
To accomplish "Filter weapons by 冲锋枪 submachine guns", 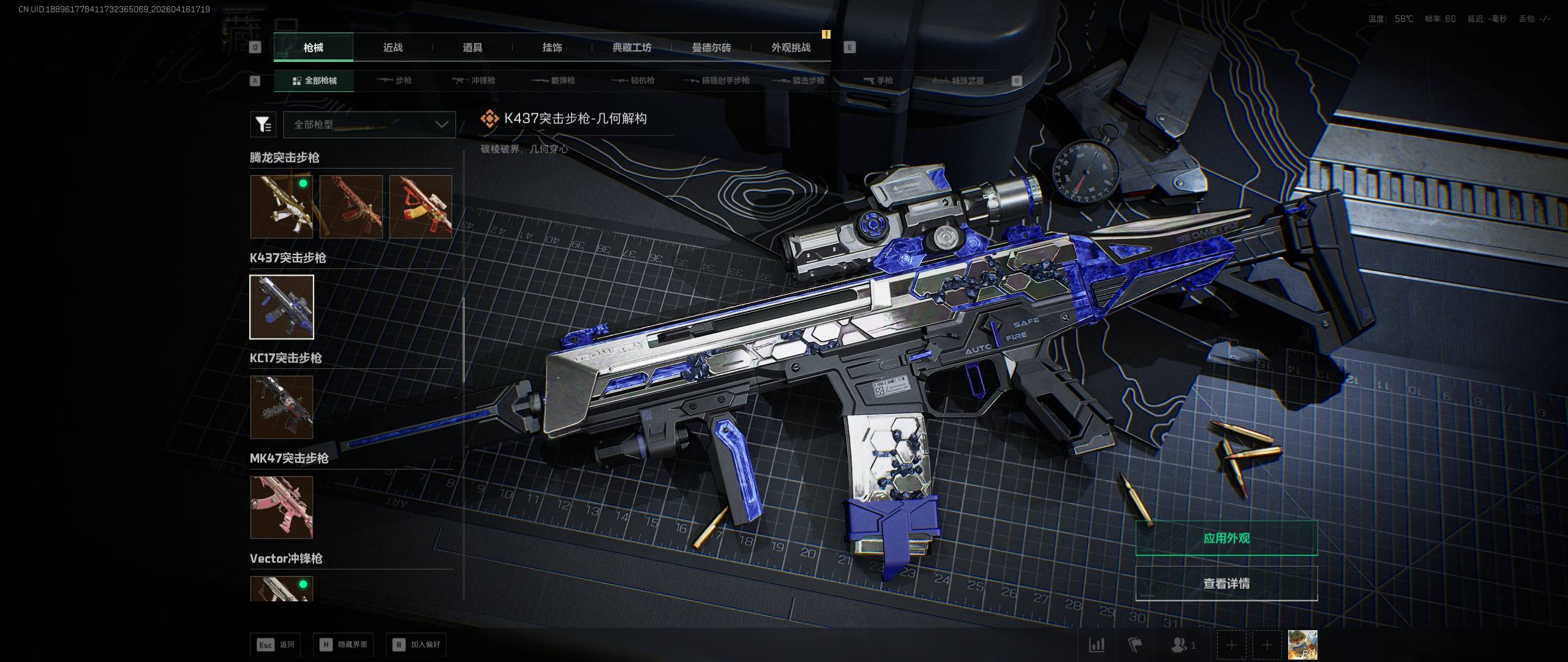I will [x=474, y=81].
